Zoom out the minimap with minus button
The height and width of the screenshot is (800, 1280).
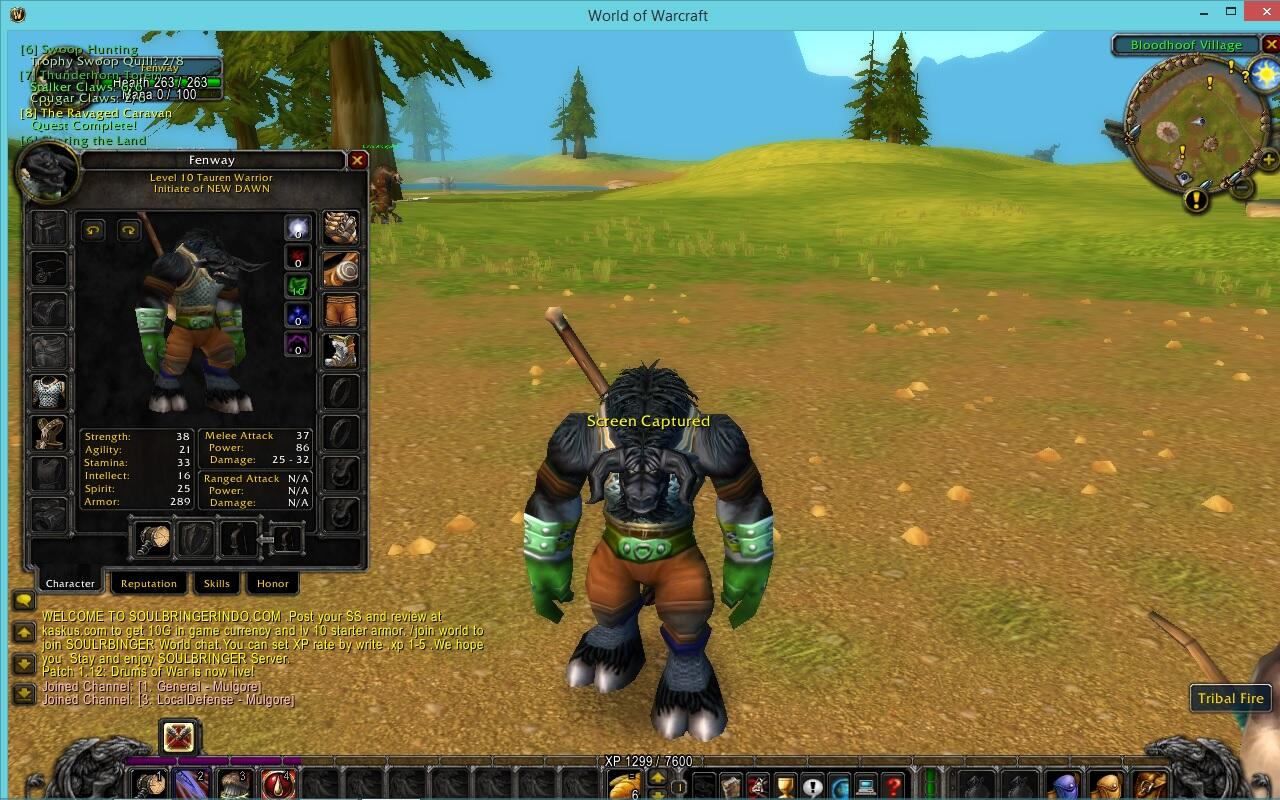click(x=1242, y=187)
